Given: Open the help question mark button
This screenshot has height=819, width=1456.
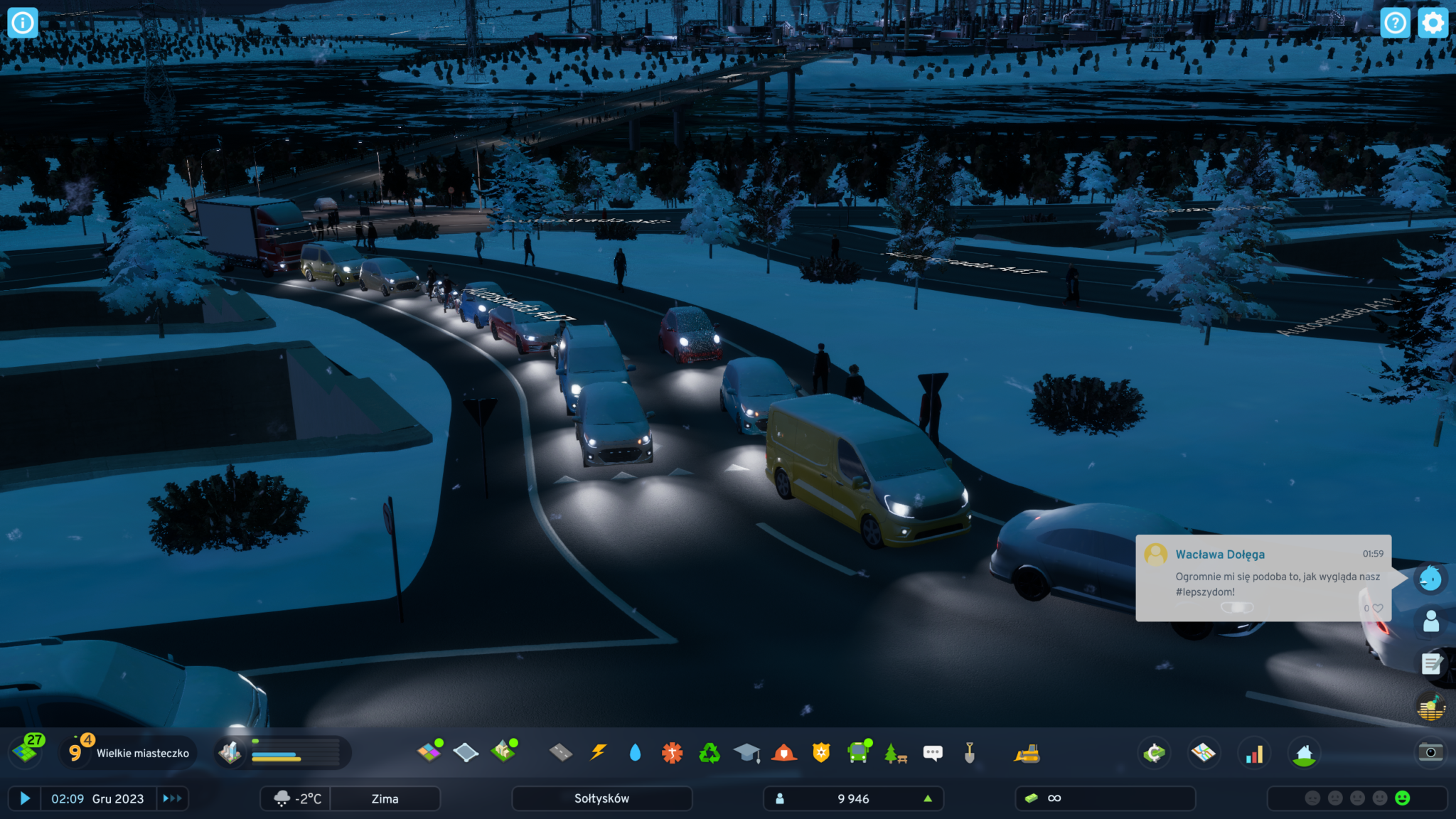Looking at the screenshot, I should pyautogui.click(x=1395, y=23).
